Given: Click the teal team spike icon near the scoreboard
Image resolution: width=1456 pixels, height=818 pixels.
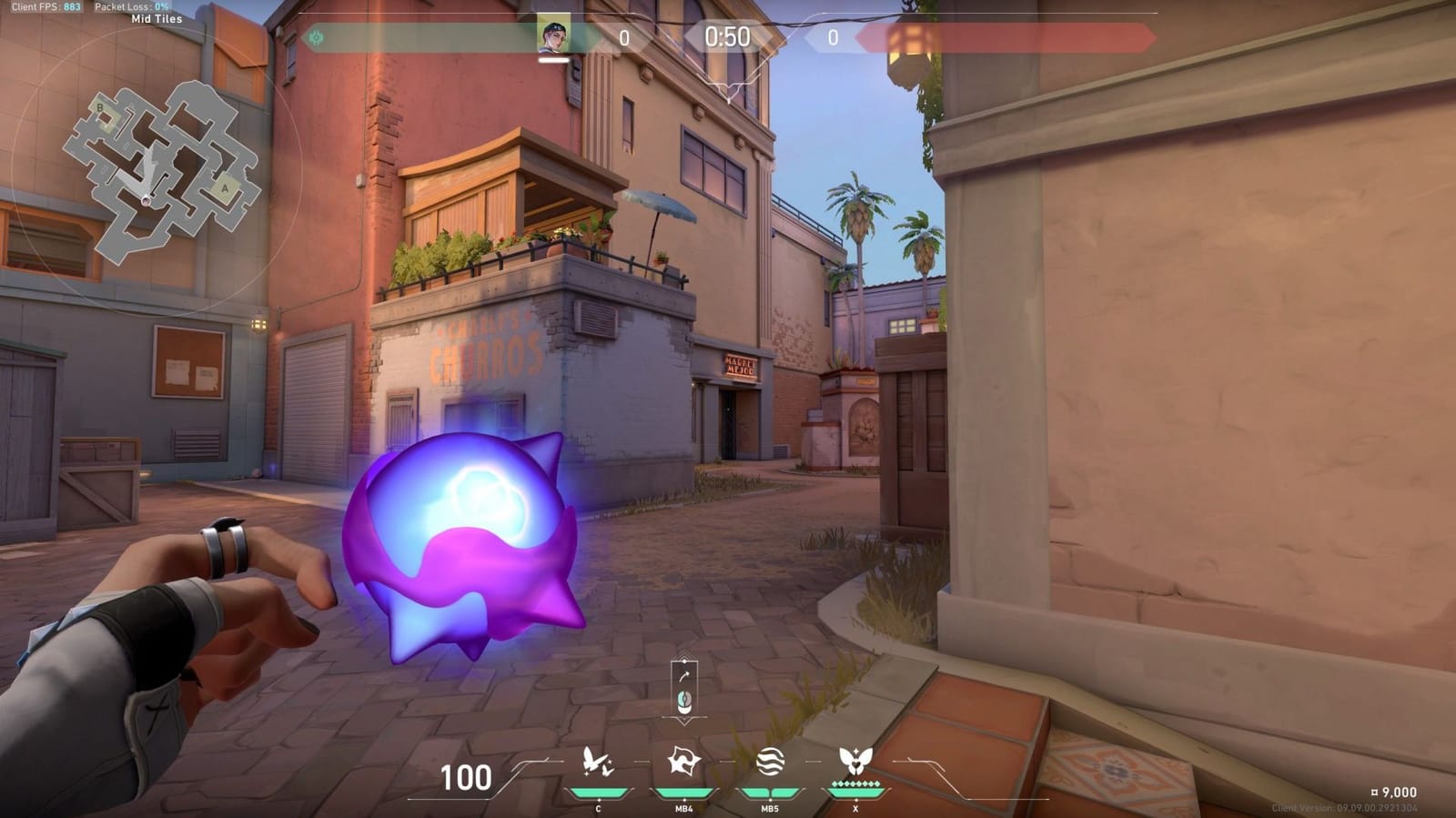Looking at the screenshot, I should pyautogui.click(x=316, y=38).
